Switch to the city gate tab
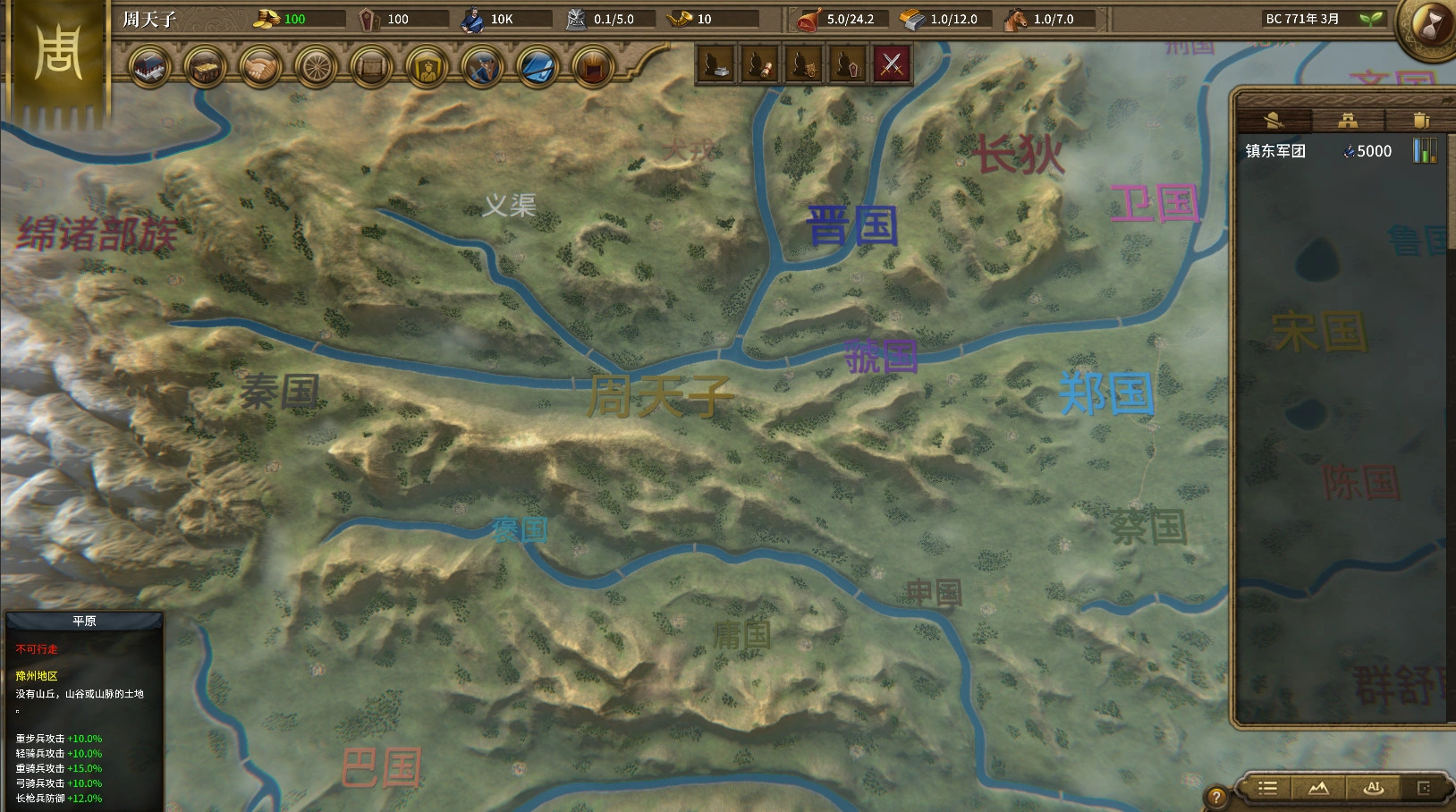 1348,120
